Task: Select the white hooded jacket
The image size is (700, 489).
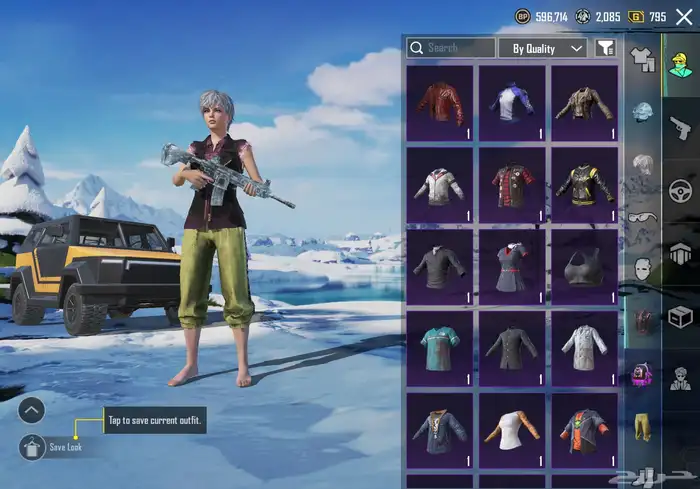Action: click(440, 185)
